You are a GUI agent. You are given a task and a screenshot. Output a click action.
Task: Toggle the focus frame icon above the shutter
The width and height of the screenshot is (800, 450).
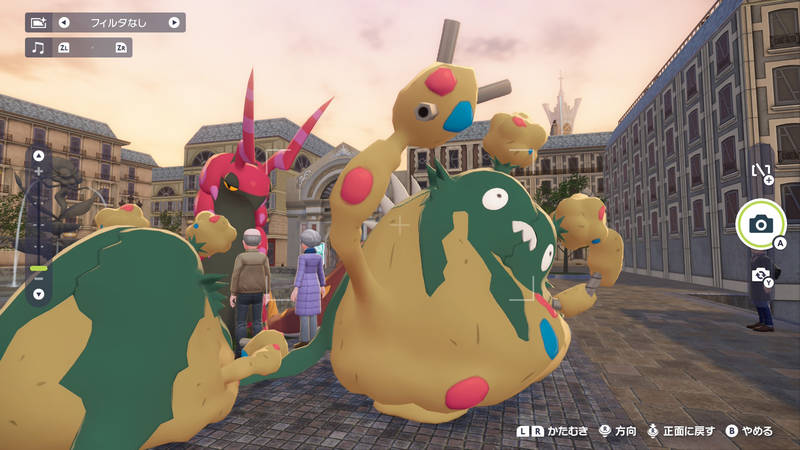(761, 174)
